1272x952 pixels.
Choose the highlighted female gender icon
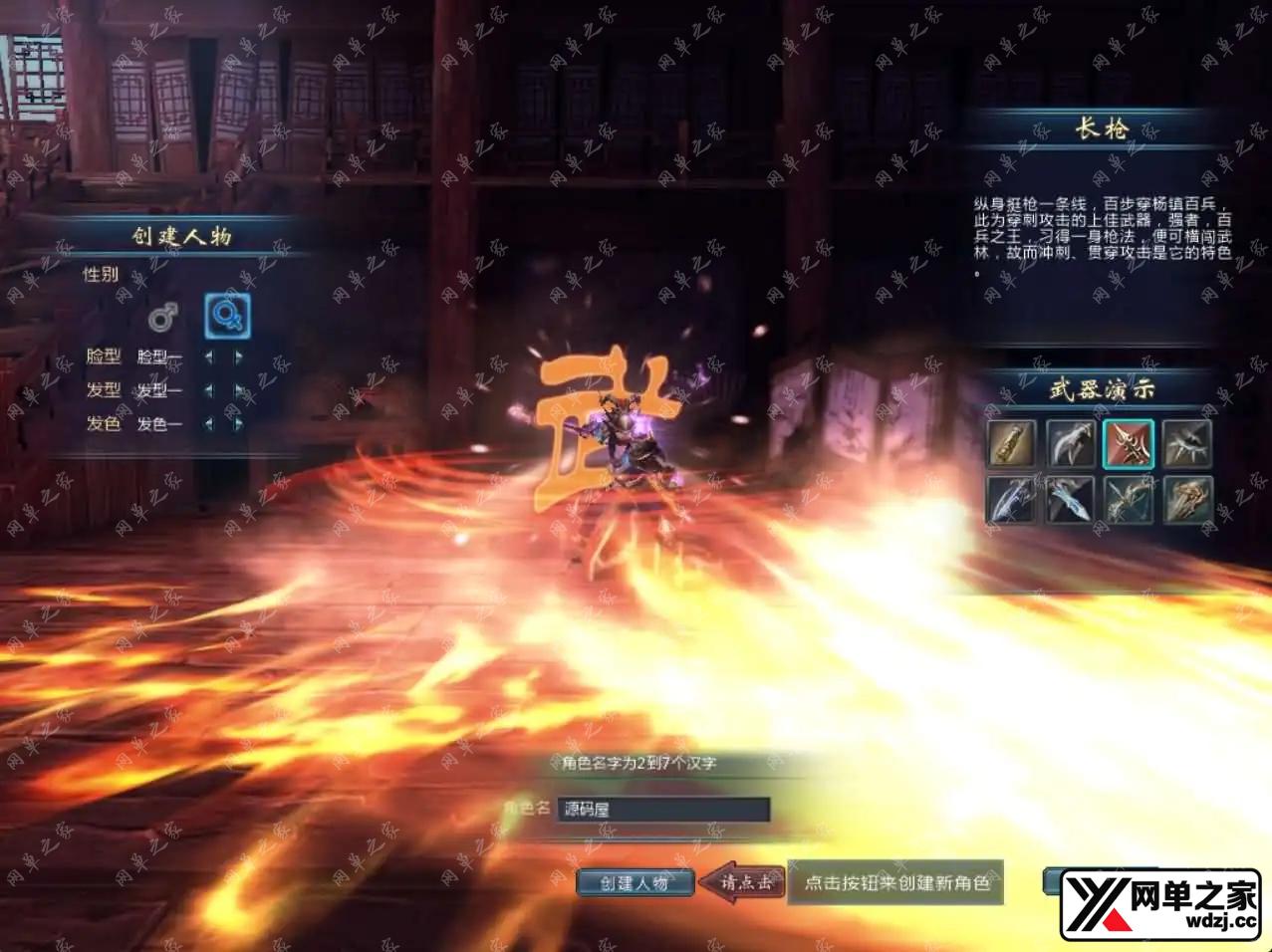pos(227,317)
